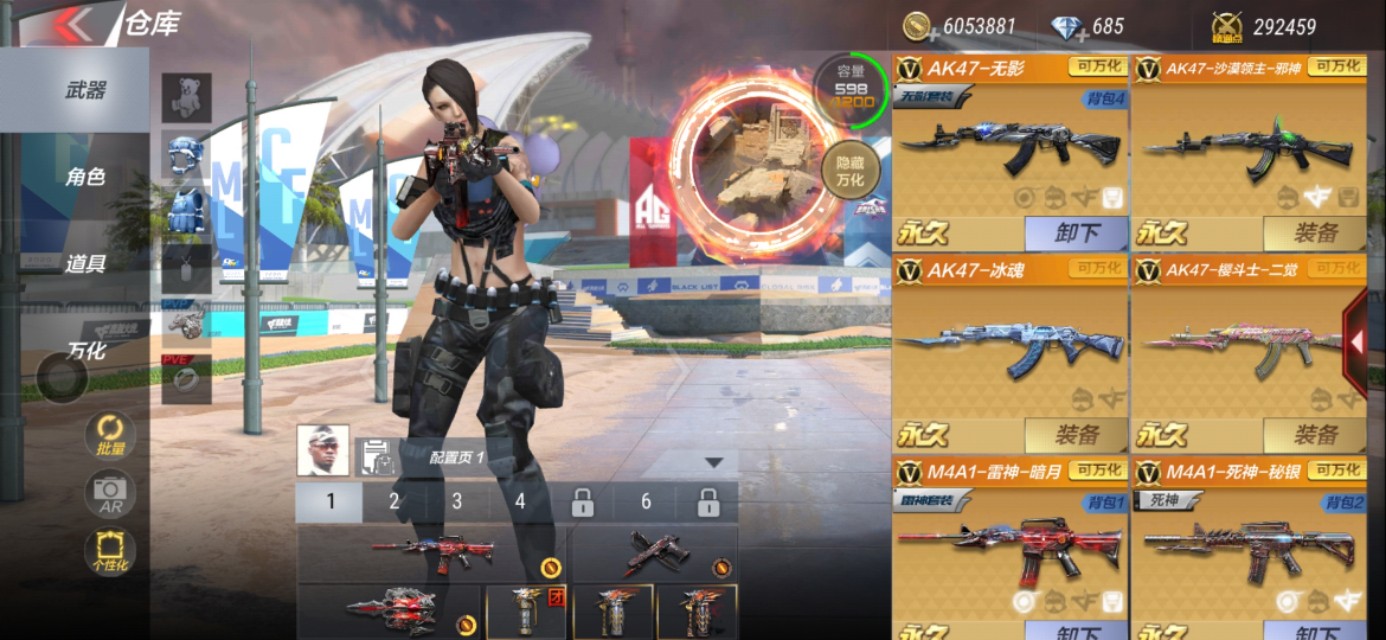Switch to loadout page 2

pos(394,502)
